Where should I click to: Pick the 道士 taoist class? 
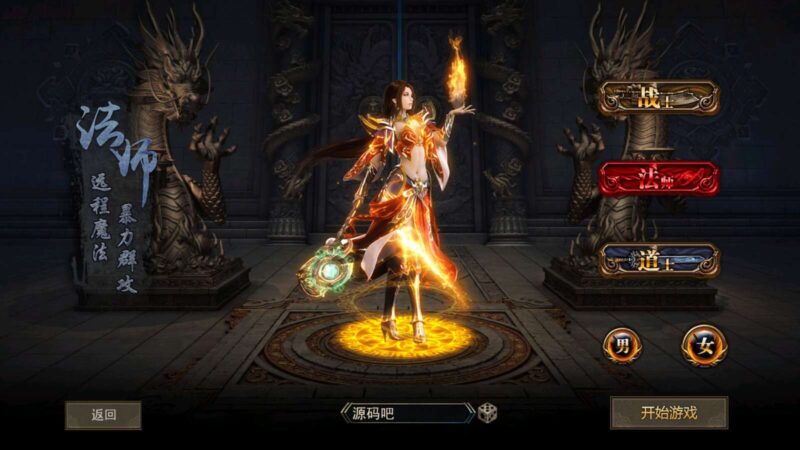(x=658, y=260)
